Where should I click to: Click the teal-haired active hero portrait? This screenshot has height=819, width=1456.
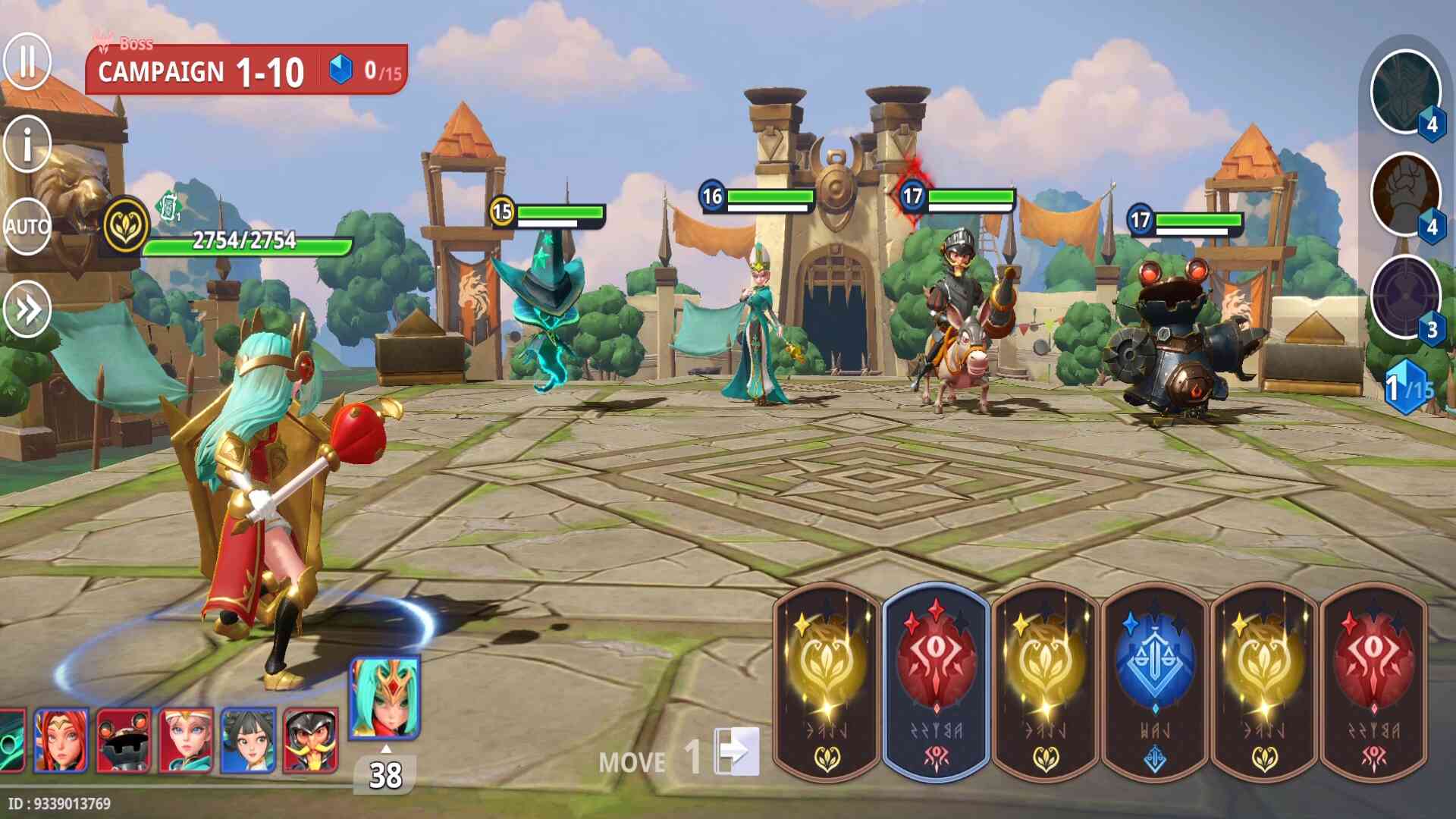point(384,698)
